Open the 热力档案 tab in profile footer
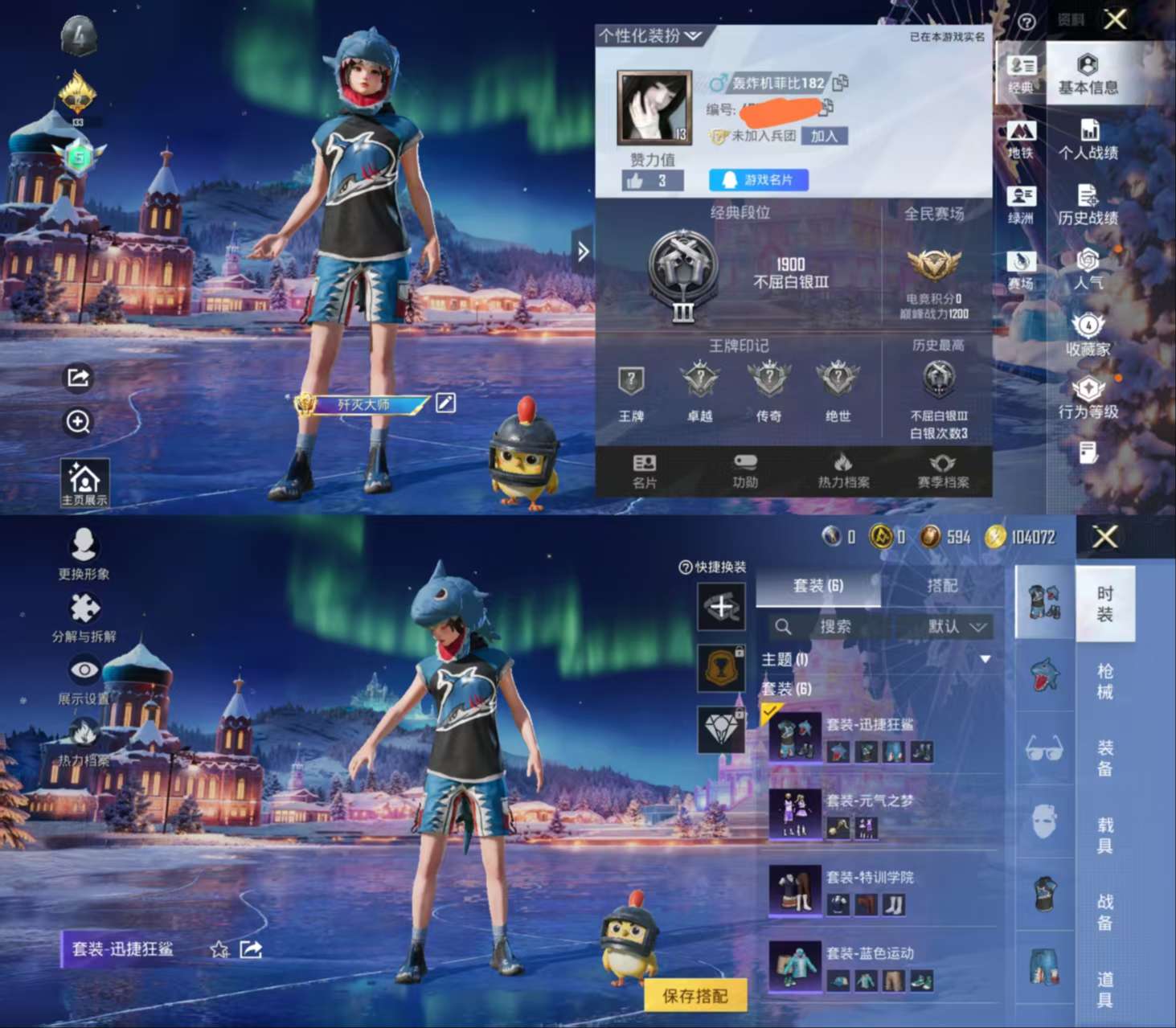 [x=843, y=471]
